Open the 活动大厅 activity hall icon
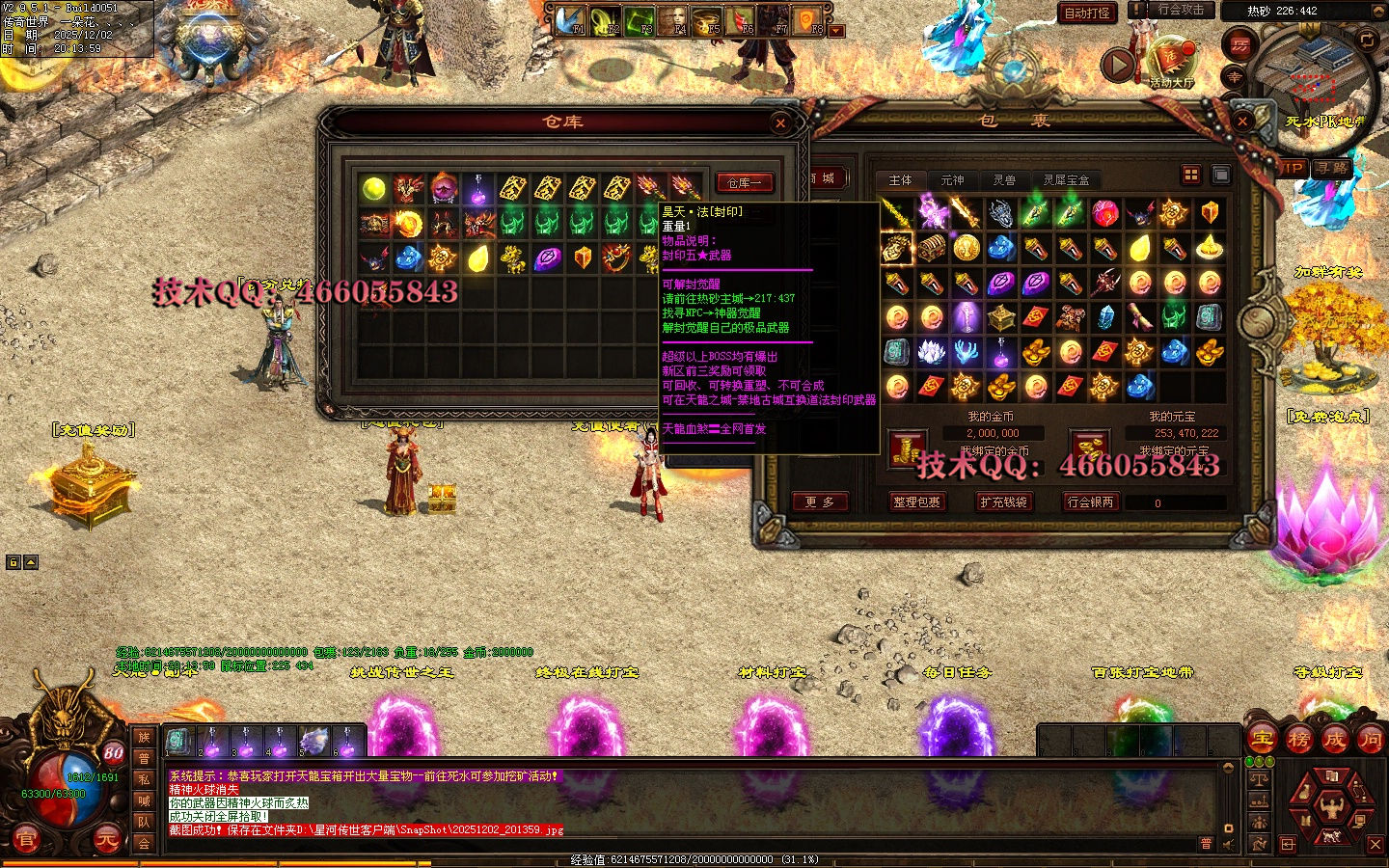Viewport: 1389px width, 868px height. point(1172,61)
